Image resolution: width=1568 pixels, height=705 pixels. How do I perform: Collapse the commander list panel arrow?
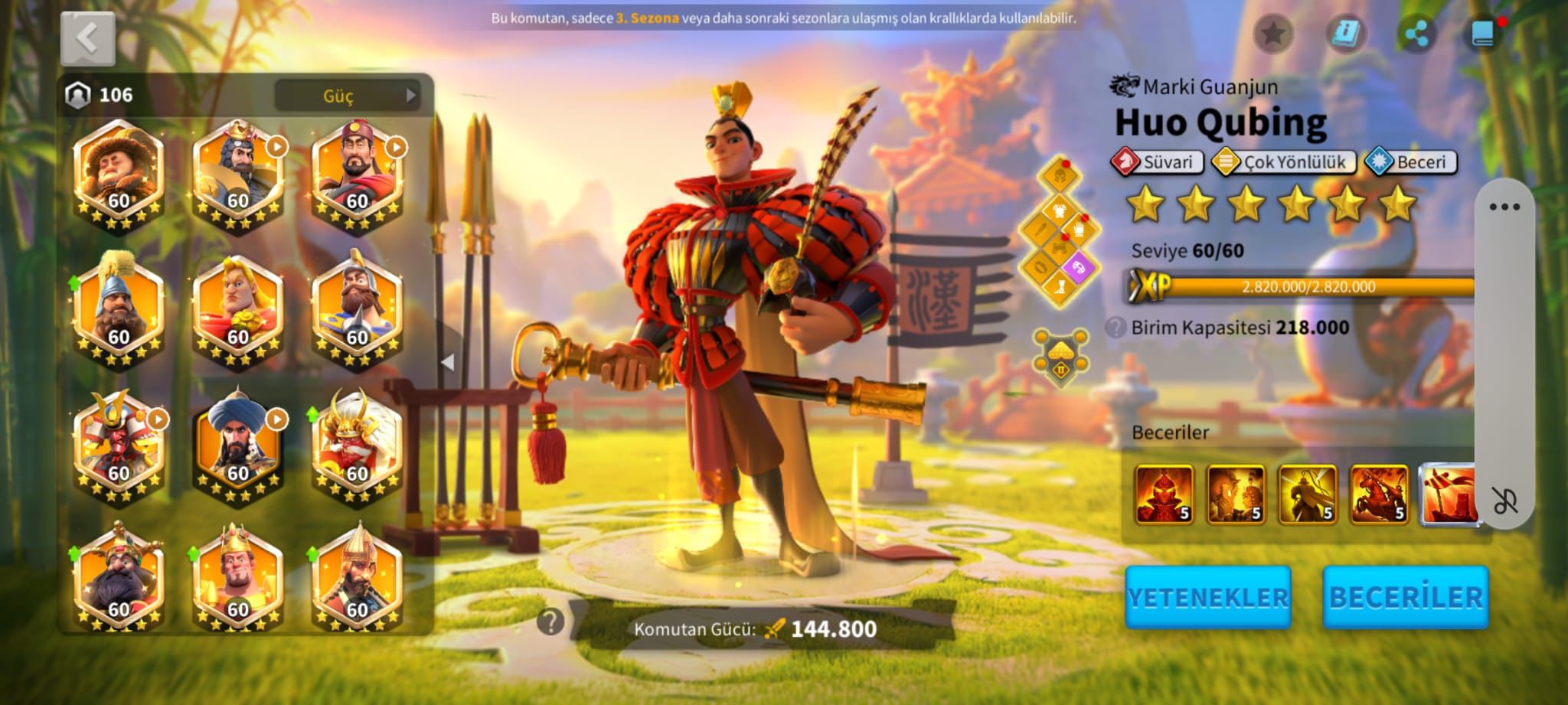[x=448, y=362]
